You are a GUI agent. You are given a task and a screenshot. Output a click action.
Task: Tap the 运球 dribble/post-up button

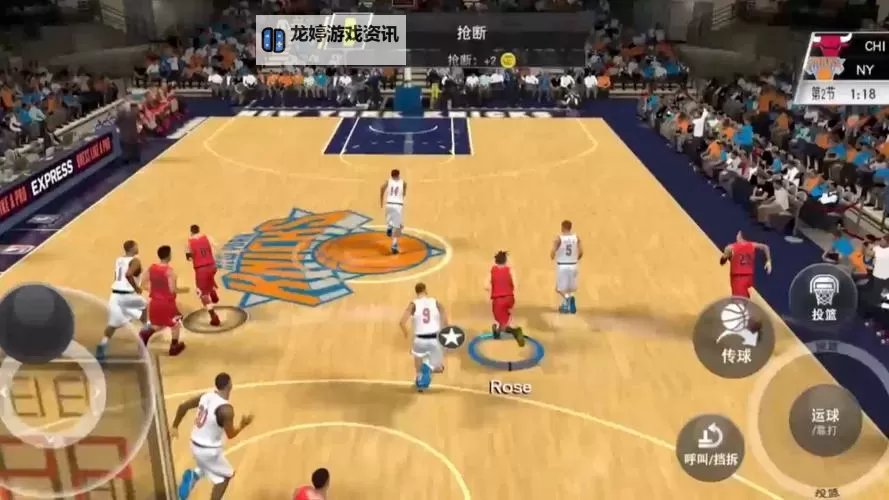[x=825, y=421]
